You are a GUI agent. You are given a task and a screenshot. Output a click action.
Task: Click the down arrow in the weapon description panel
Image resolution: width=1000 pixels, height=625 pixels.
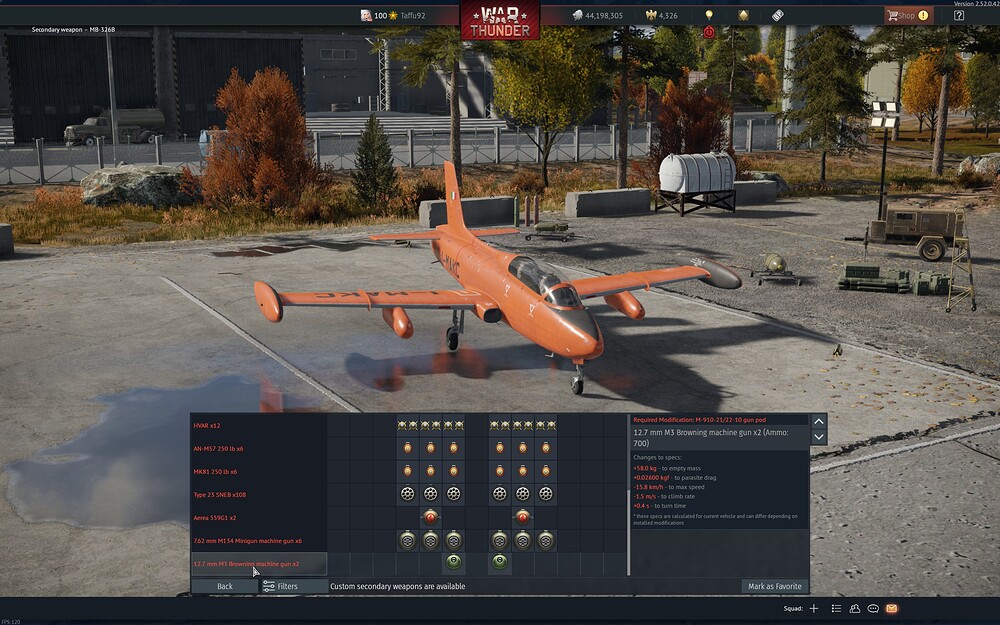819,437
